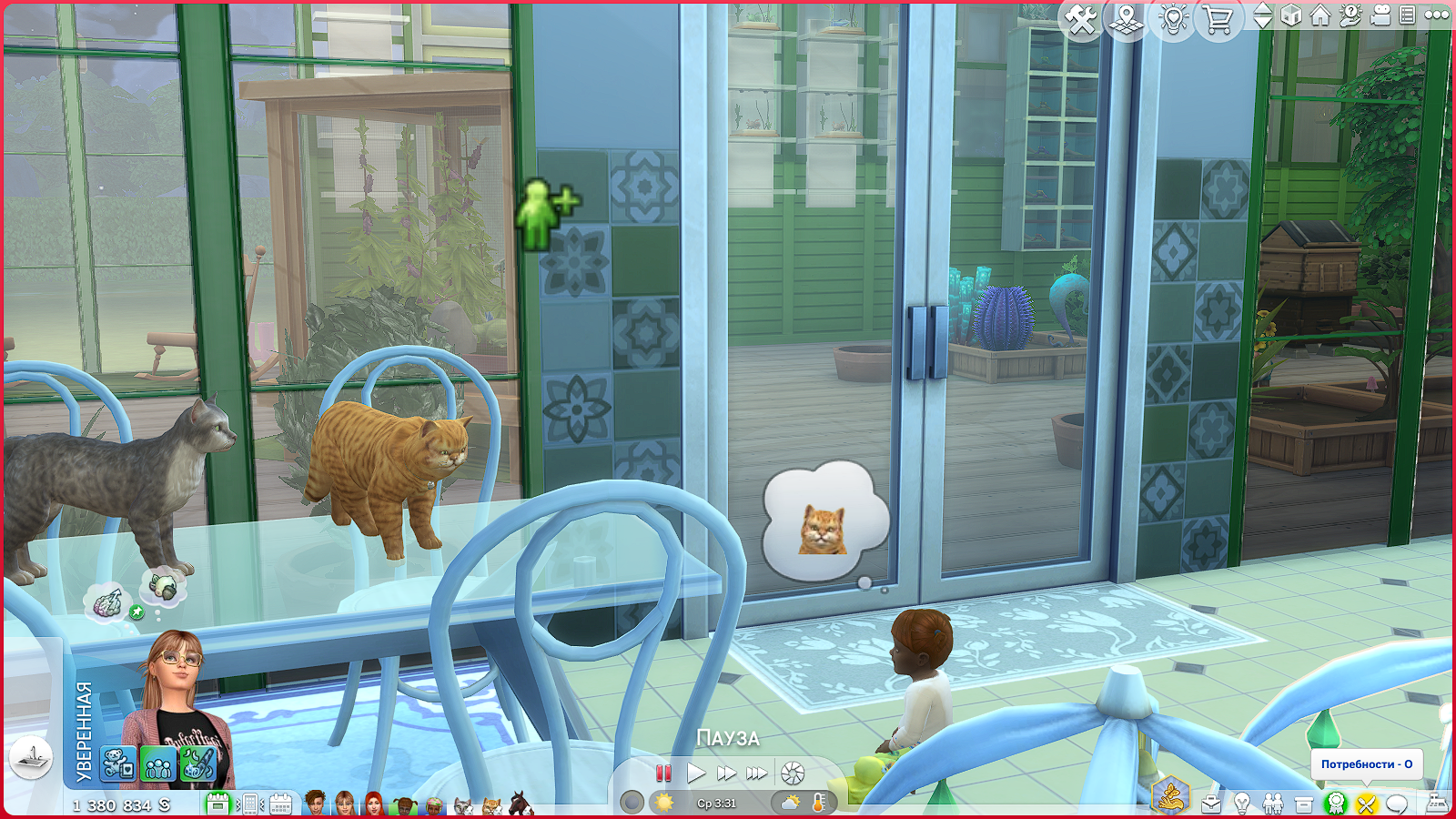This screenshot has width=1456, height=819.
Task: Select the horse portrait in household bar
Action: 521,804
